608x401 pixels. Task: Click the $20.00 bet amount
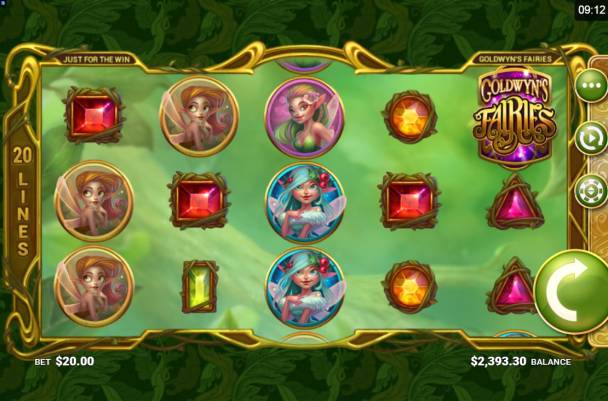click(x=73, y=361)
